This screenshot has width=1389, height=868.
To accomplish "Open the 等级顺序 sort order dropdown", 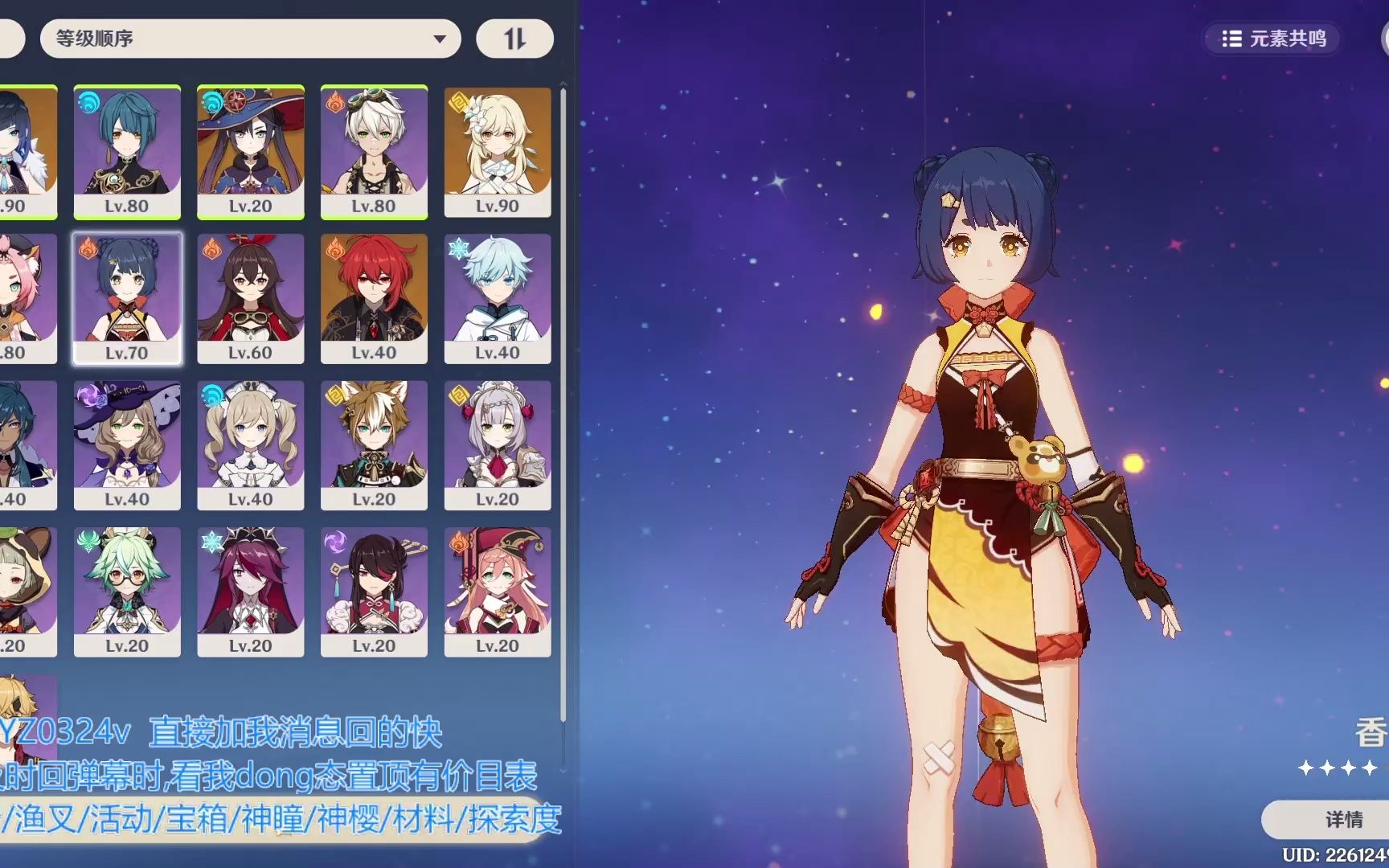I will [x=249, y=38].
